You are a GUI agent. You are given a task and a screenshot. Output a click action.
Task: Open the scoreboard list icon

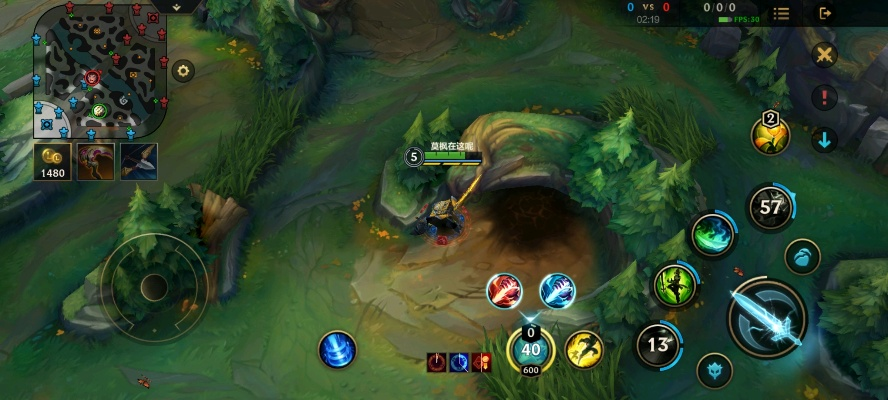point(781,13)
